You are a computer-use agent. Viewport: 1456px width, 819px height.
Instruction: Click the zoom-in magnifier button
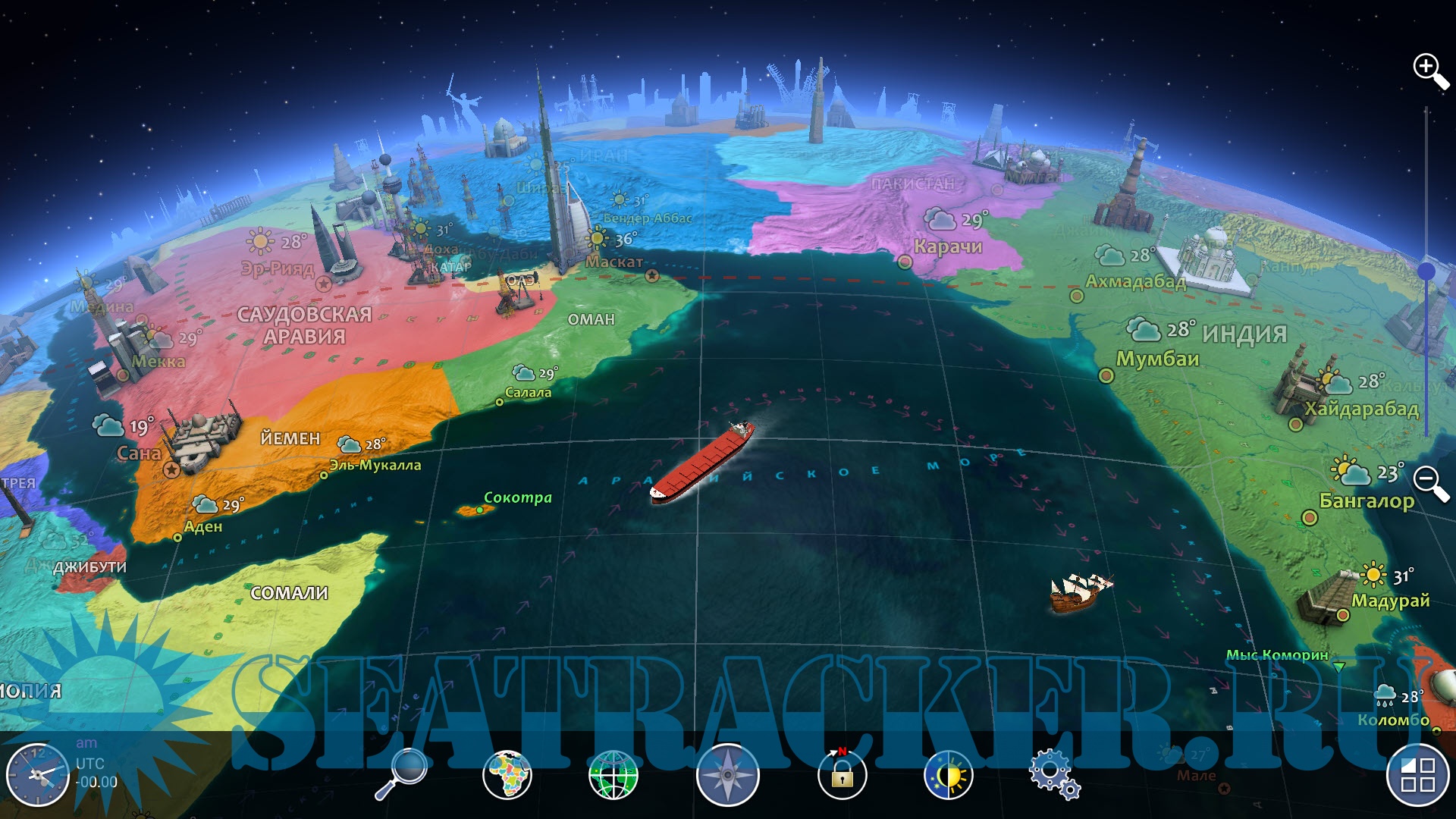coord(1430,71)
